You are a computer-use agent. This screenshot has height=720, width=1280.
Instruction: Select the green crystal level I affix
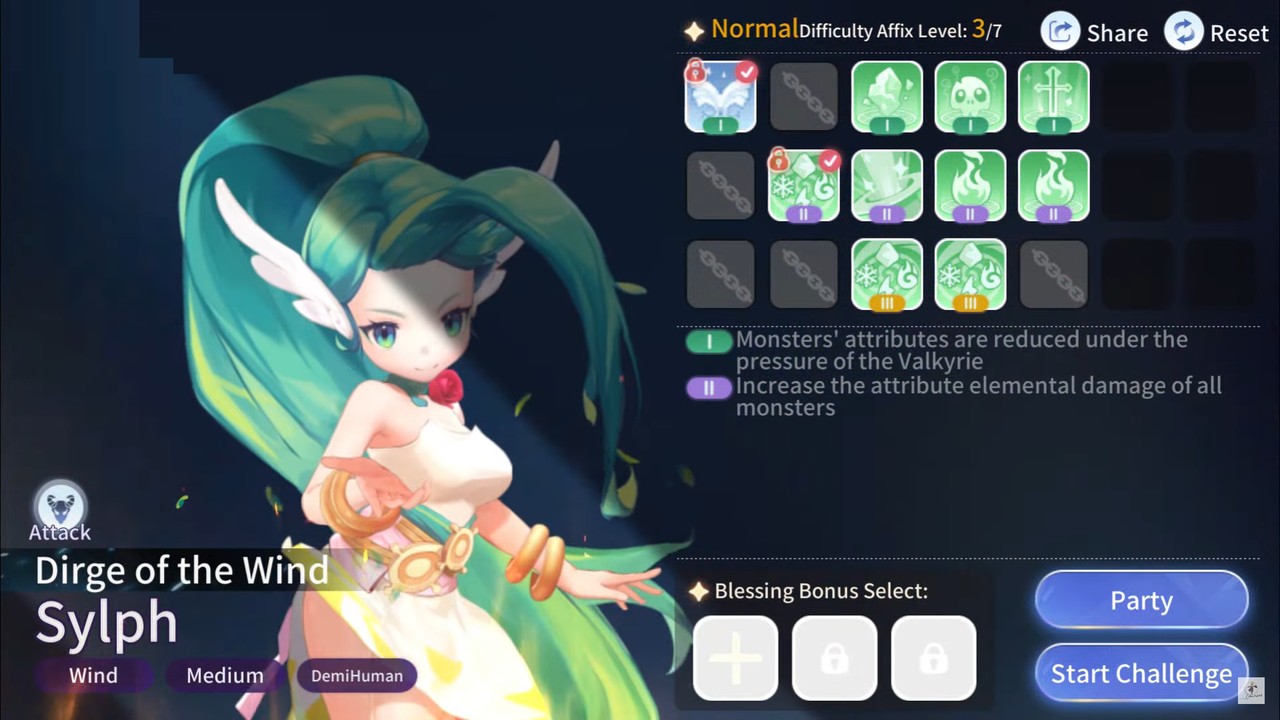[x=887, y=97]
